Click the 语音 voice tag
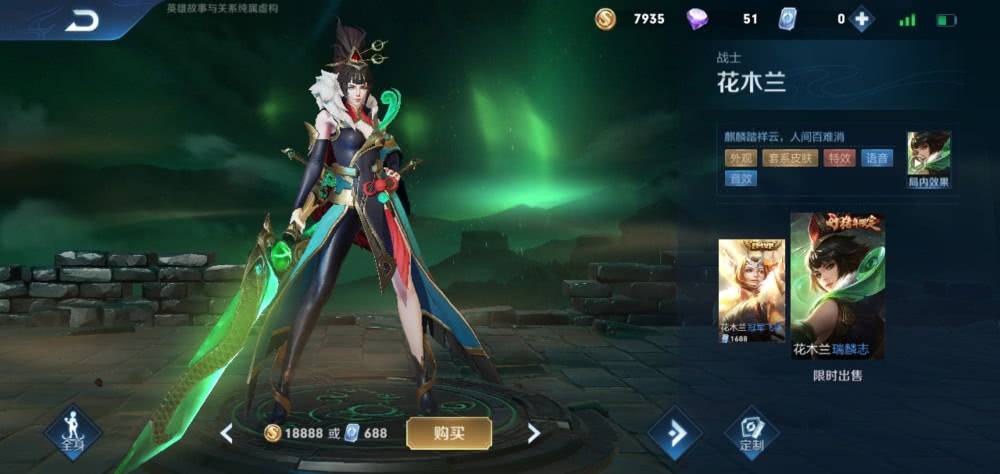1000x474 pixels. (x=877, y=158)
